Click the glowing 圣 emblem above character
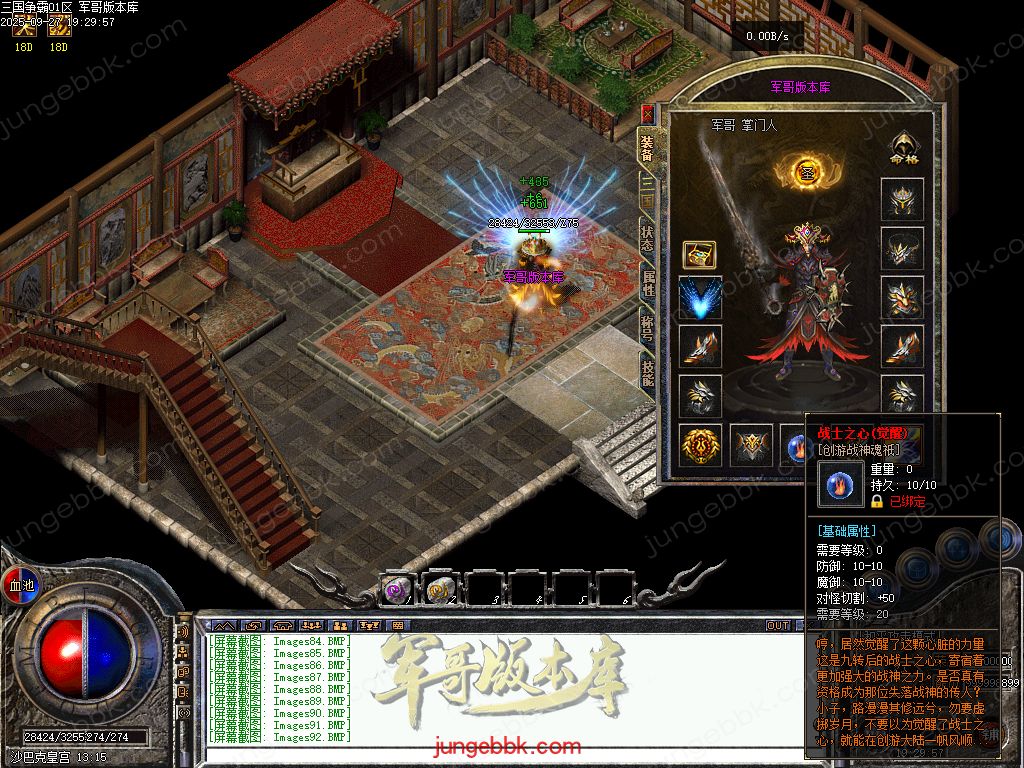1024x768 pixels. pos(807,171)
